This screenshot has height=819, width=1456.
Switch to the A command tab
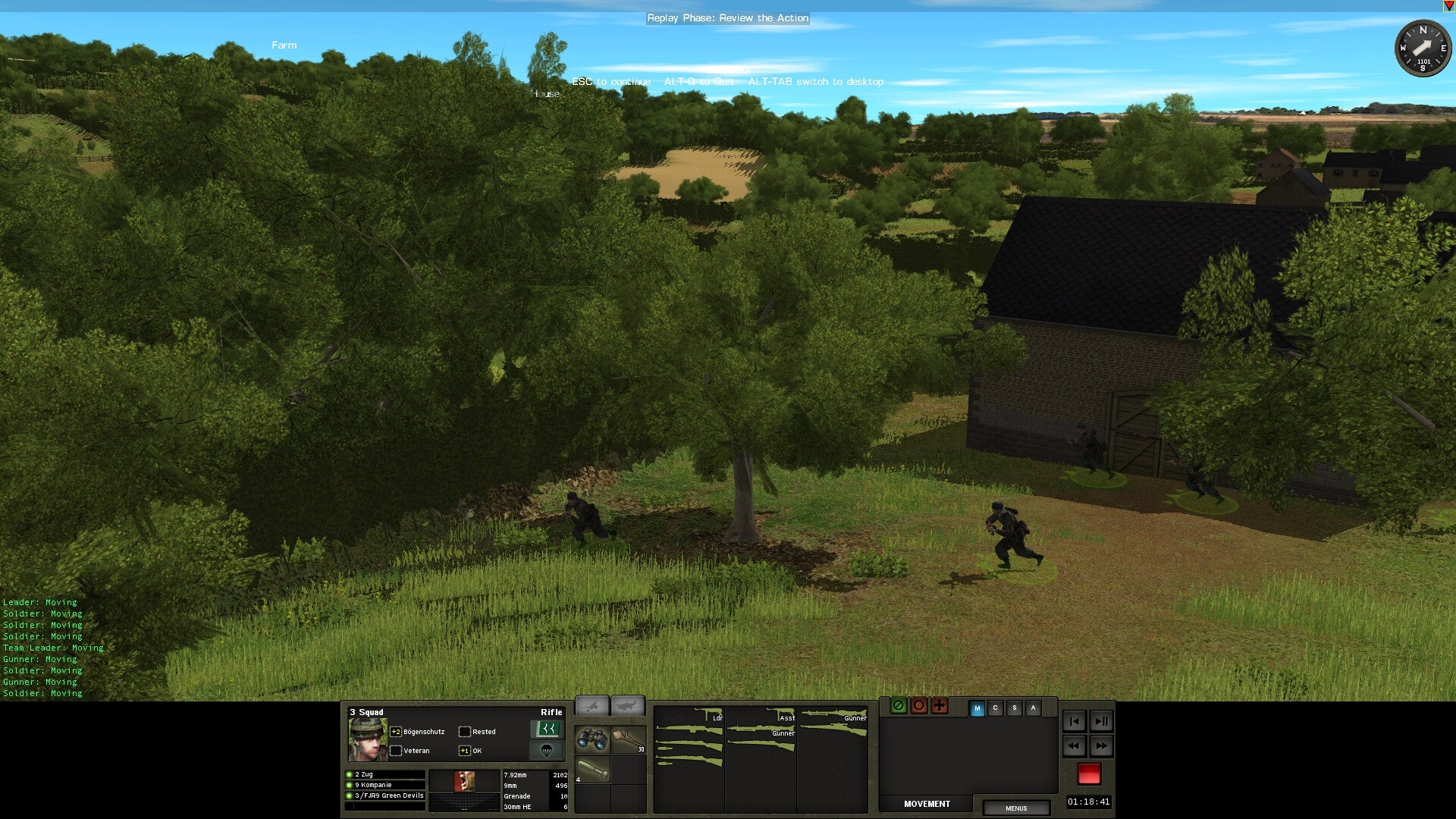coord(1034,708)
